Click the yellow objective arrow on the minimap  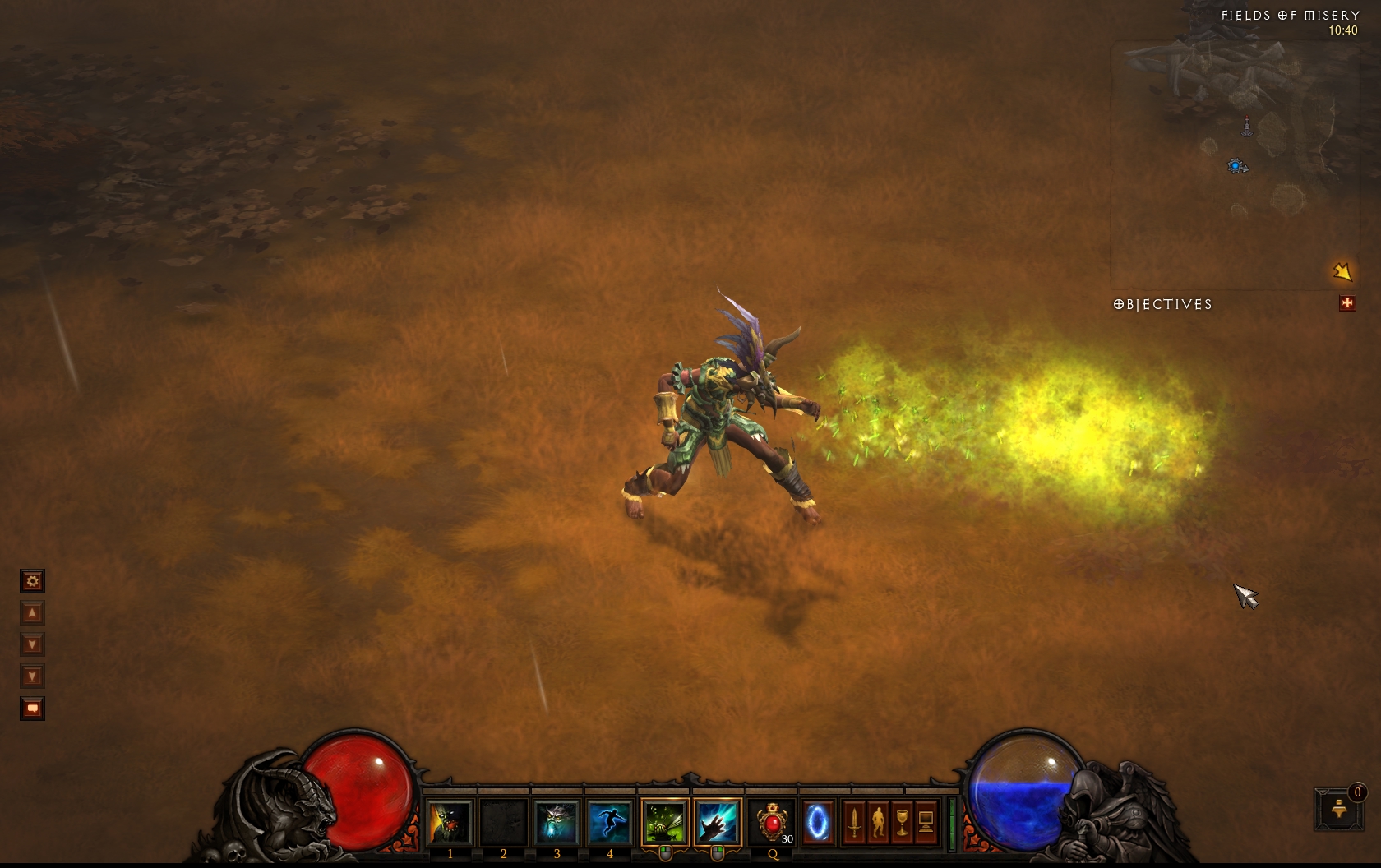click(x=1342, y=271)
